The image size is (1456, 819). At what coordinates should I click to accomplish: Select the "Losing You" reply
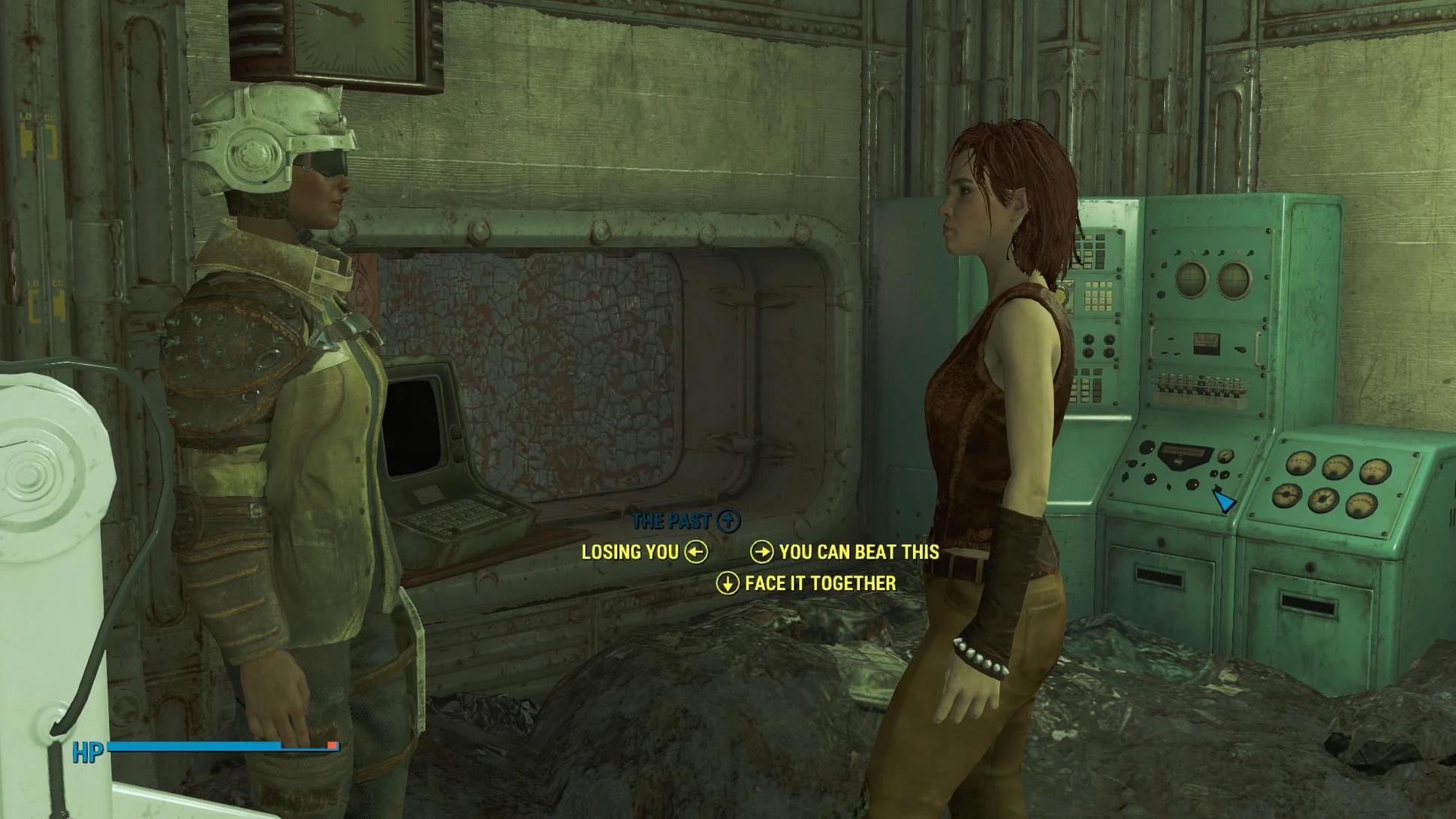pyautogui.click(x=631, y=553)
